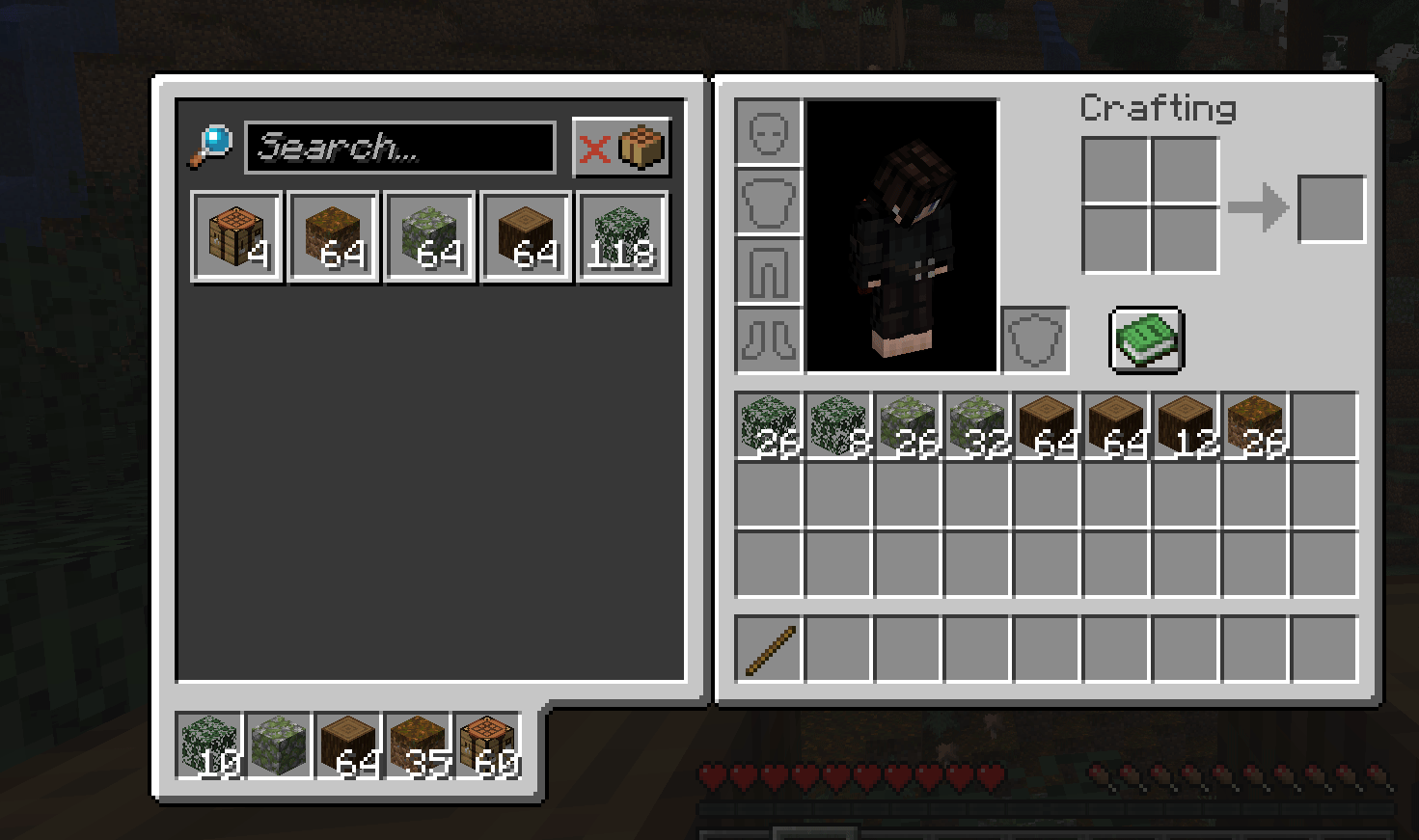Pick up the stick in the hotbar

(x=769, y=649)
